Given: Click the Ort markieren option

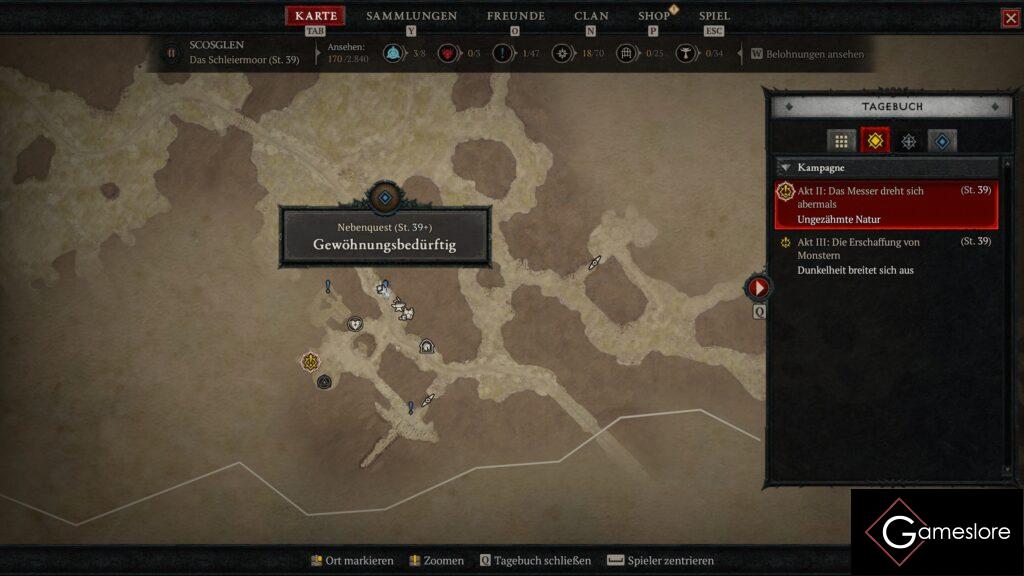Looking at the screenshot, I should (352, 561).
